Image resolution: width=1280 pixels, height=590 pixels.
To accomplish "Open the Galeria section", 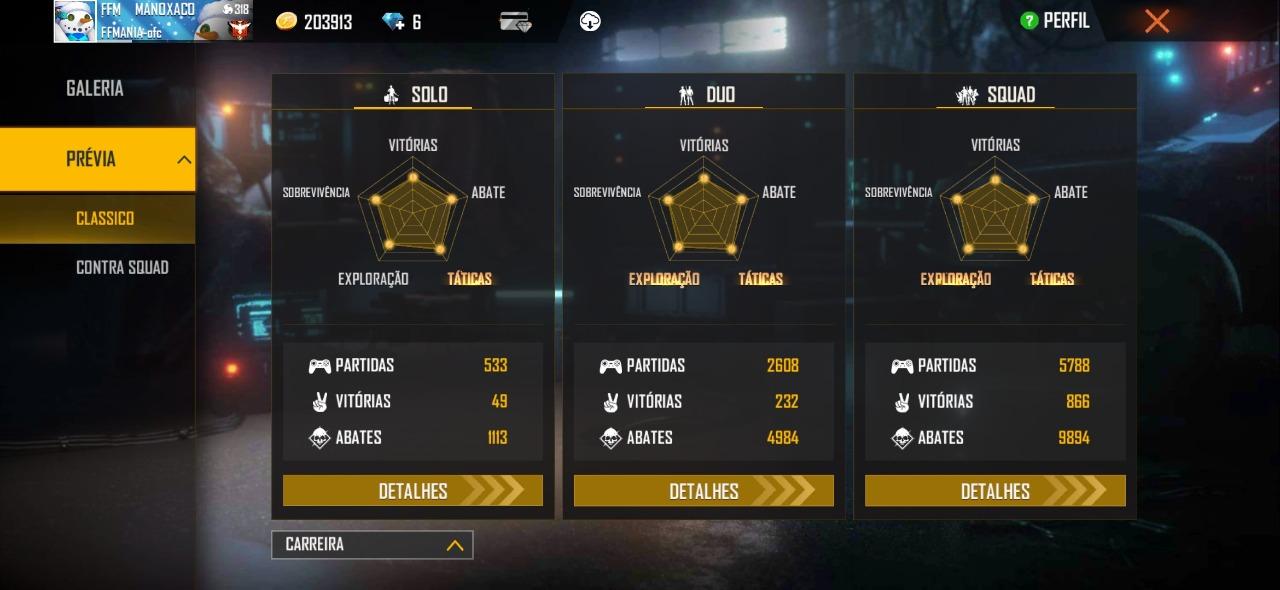I will 95,89.
